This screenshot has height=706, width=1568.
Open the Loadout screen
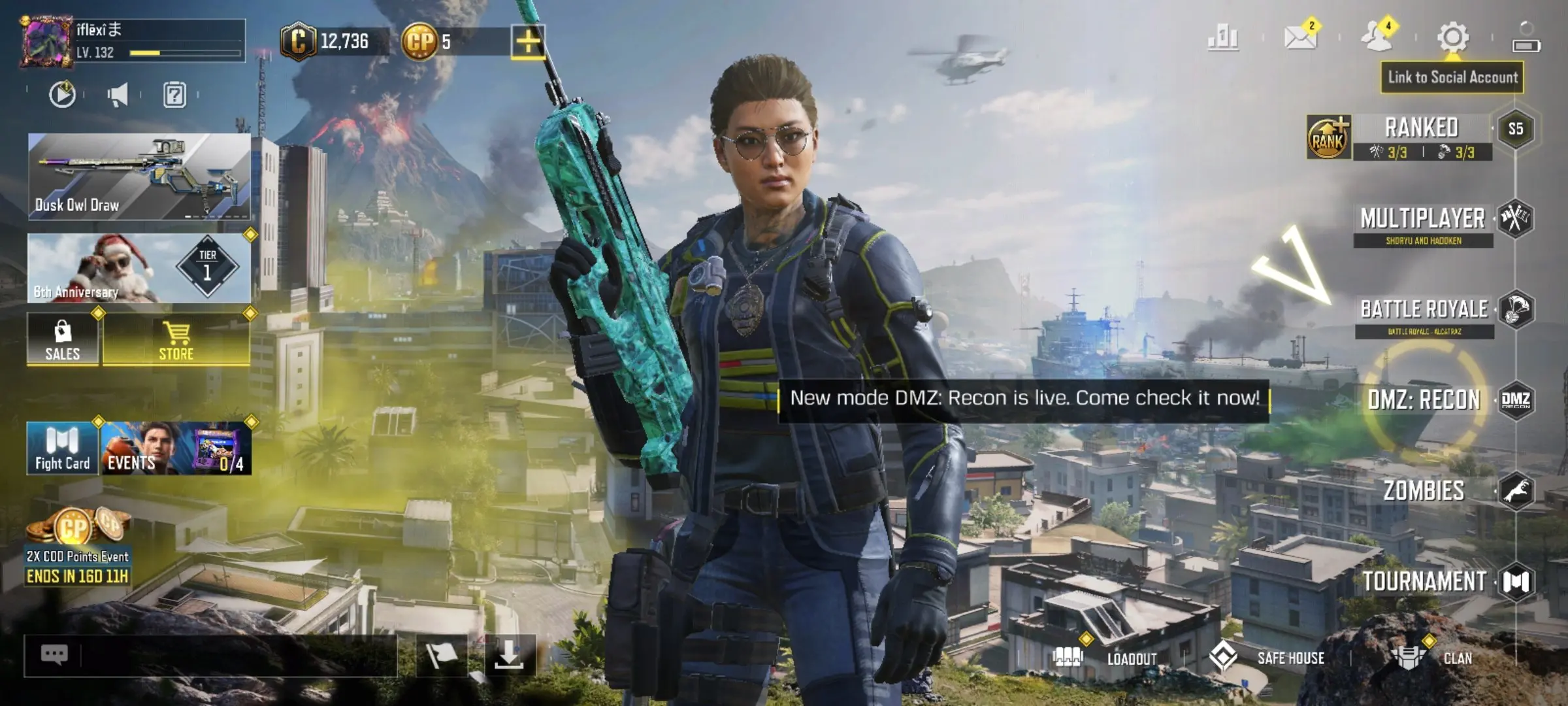1111,658
